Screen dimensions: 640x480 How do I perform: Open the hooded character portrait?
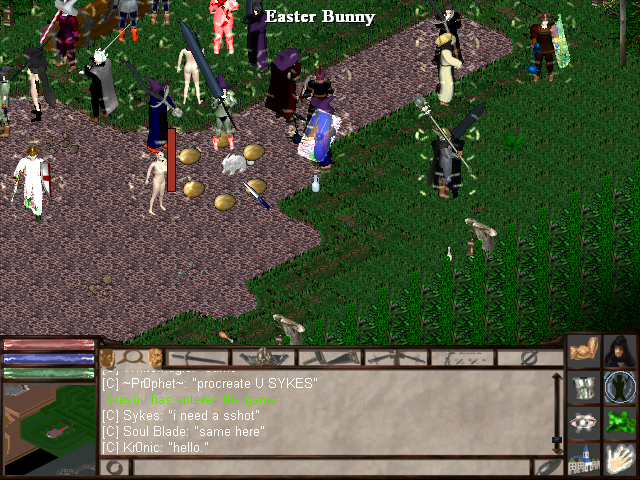pyautogui.click(x=619, y=352)
